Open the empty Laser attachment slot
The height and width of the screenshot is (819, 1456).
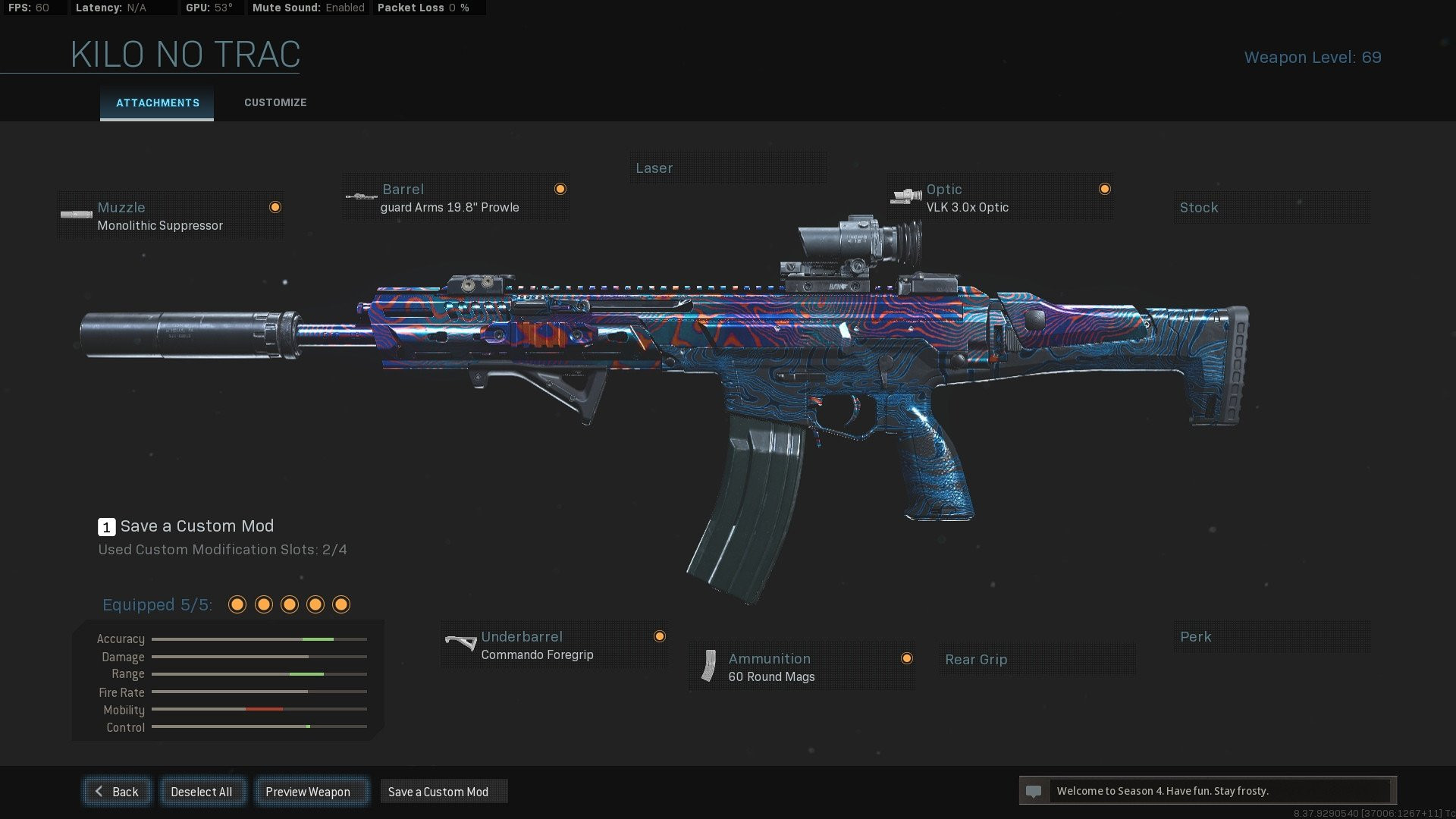(x=728, y=168)
